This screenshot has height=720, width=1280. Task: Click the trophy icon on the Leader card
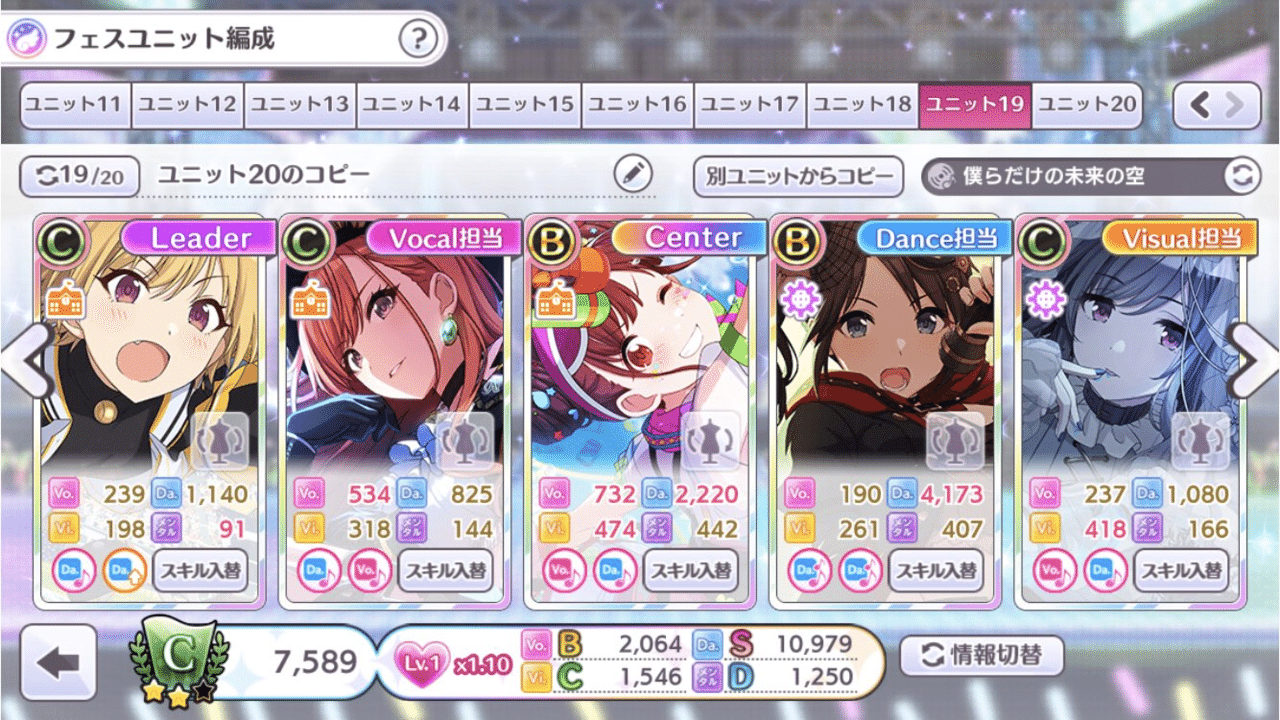point(219,440)
